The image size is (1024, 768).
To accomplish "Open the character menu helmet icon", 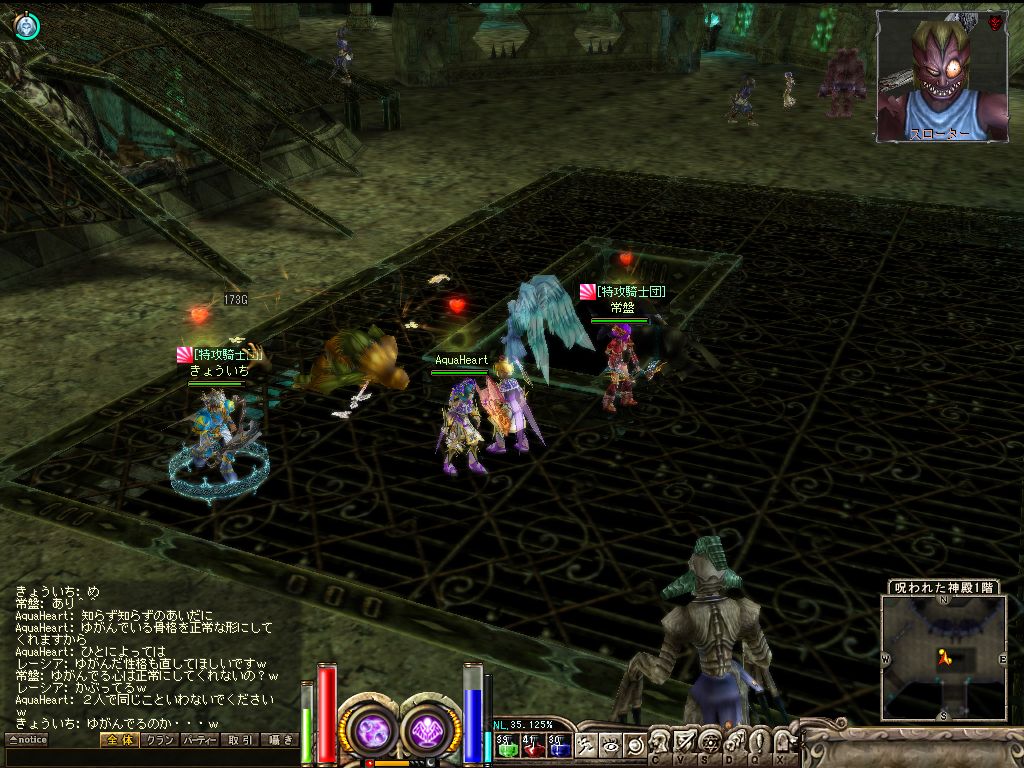I will tap(660, 742).
